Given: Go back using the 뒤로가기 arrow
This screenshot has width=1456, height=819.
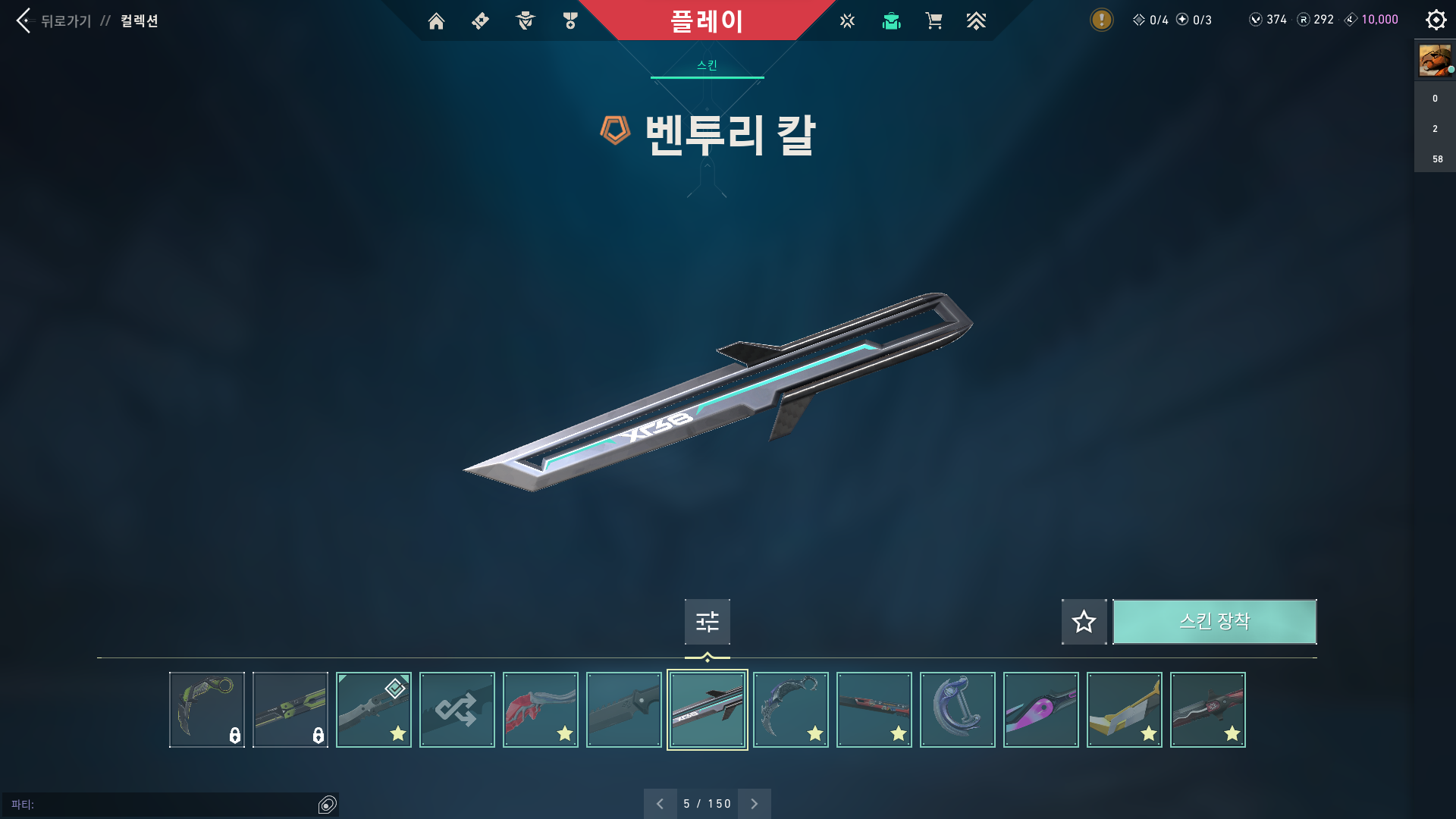Looking at the screenshot, I should [x=24, y=20].
